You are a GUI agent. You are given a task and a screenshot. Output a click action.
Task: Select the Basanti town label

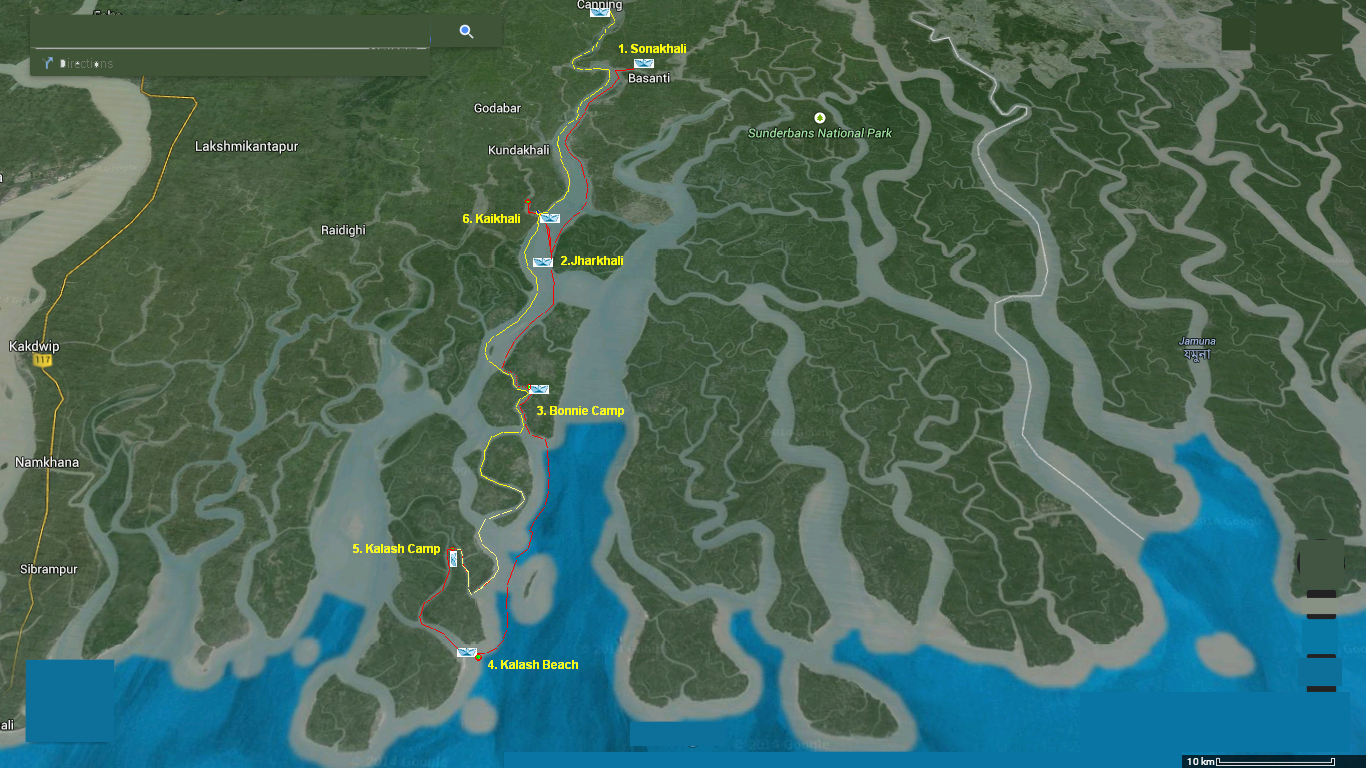[x=647, y=76]
